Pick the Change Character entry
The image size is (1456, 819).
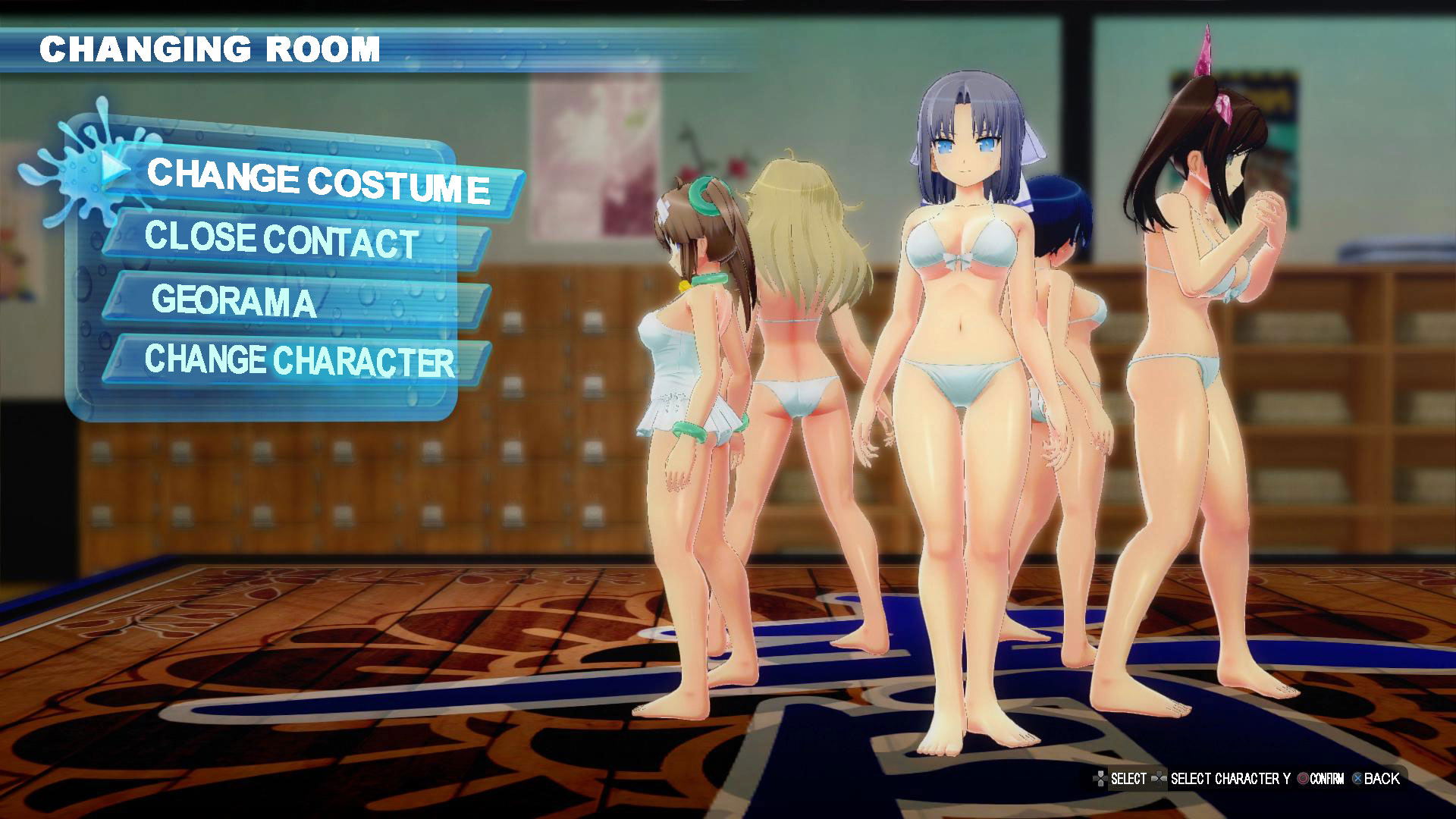click(299, 360)
